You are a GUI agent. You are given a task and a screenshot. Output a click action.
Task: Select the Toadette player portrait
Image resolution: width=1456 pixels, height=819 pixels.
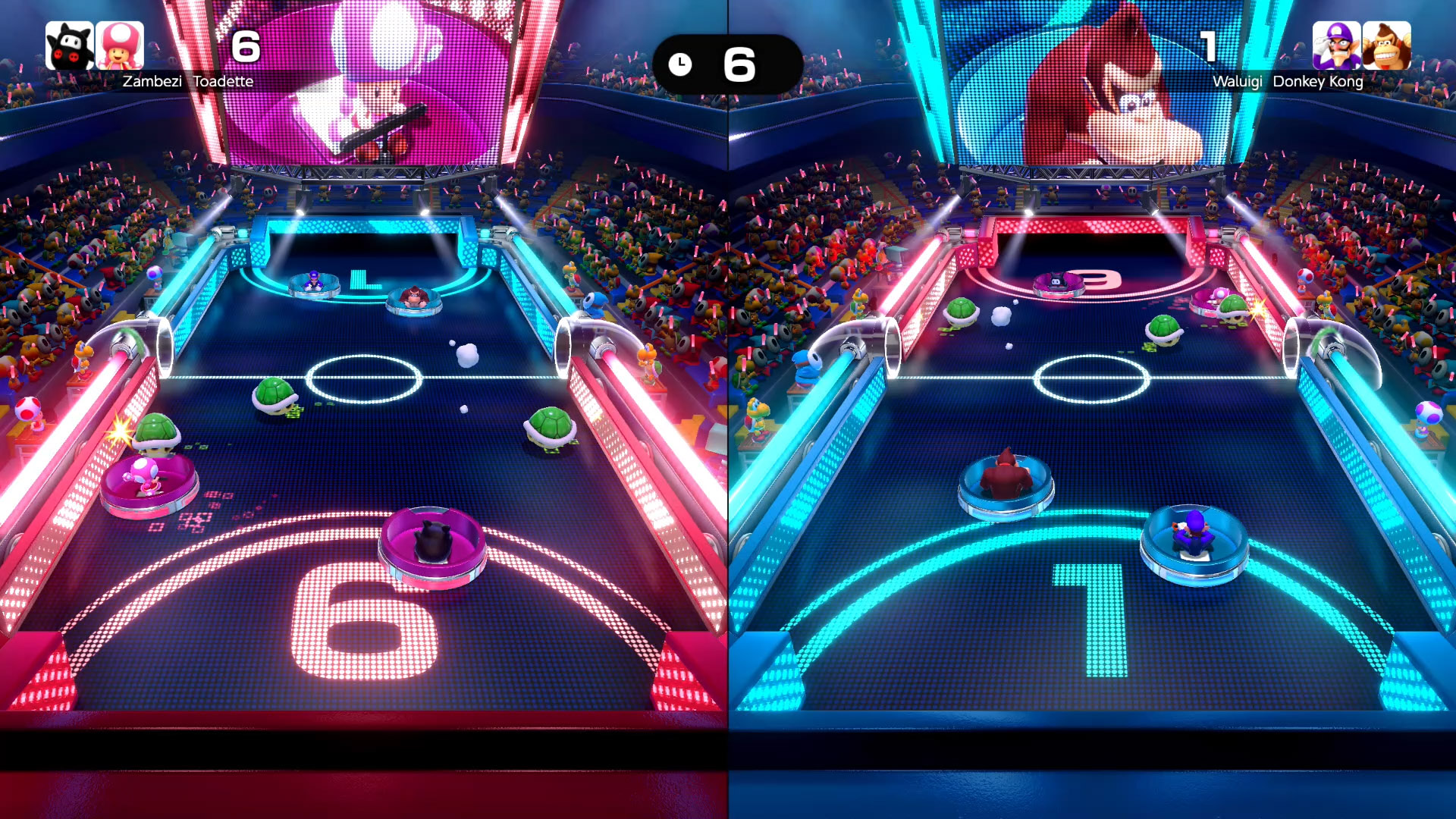click(x=120, y=45)
